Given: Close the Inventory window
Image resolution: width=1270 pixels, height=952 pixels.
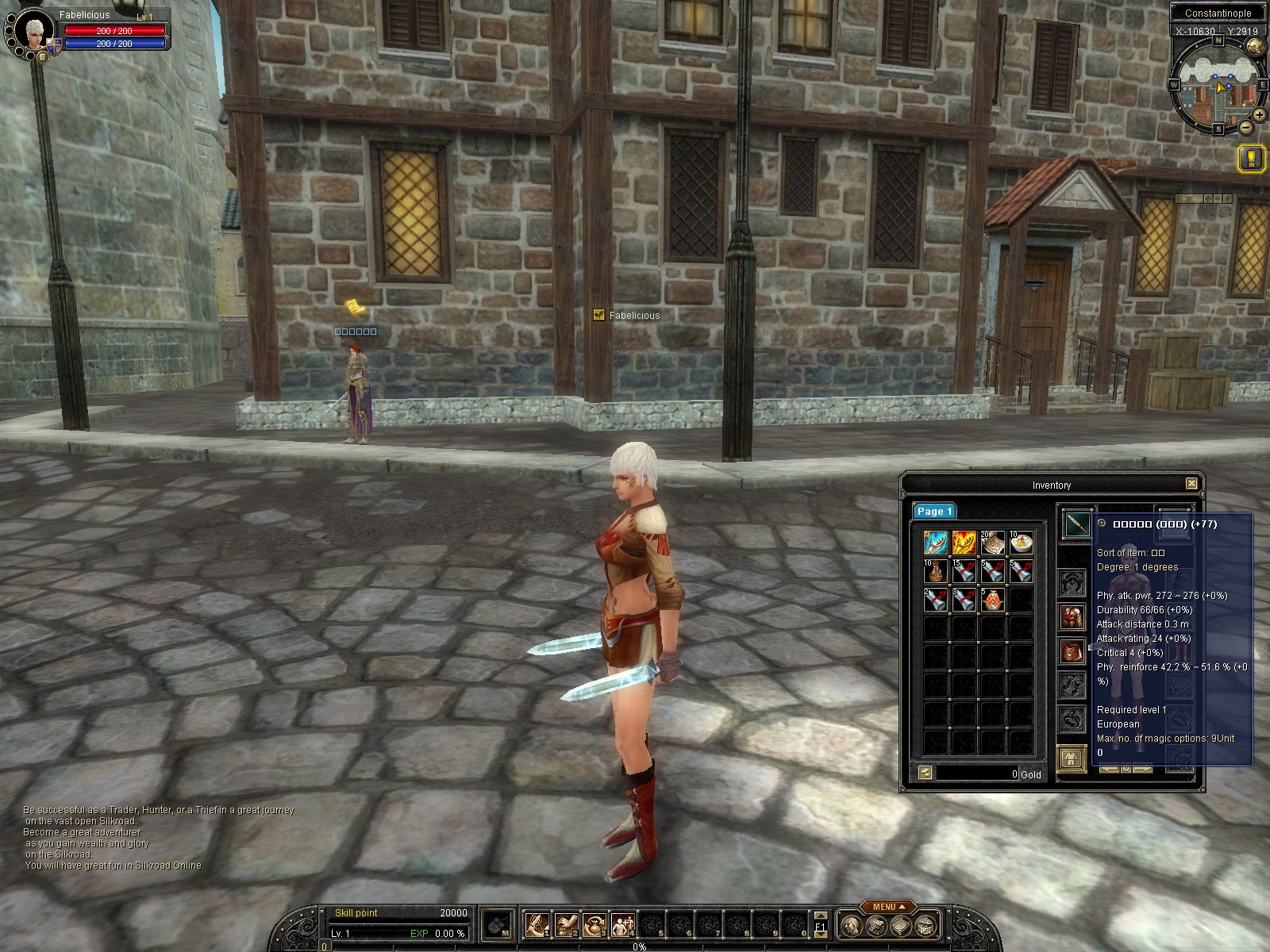Looking at the screenshot, I should point(1191,484).
